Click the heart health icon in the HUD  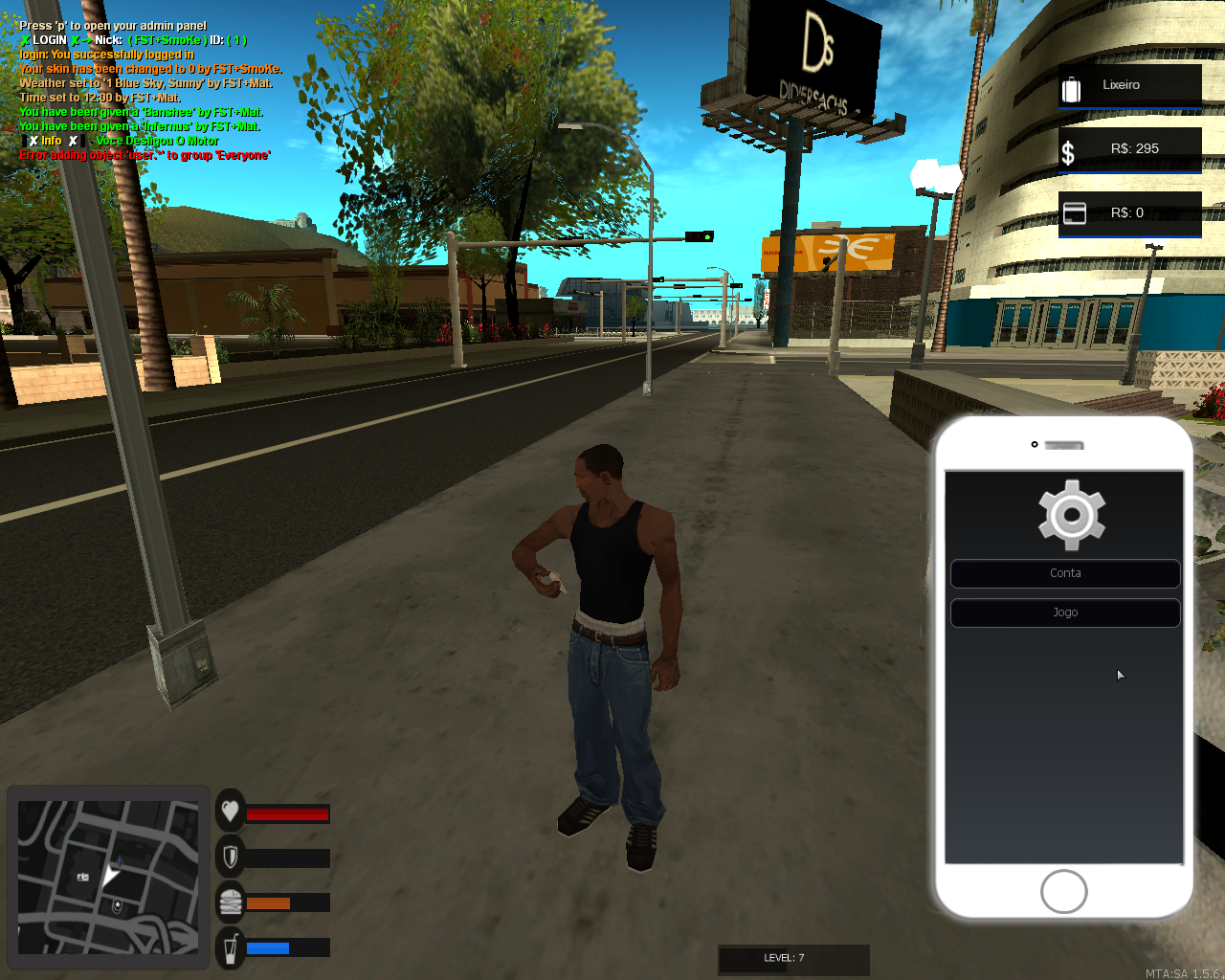pyautogui.click(x=229, y=812)
